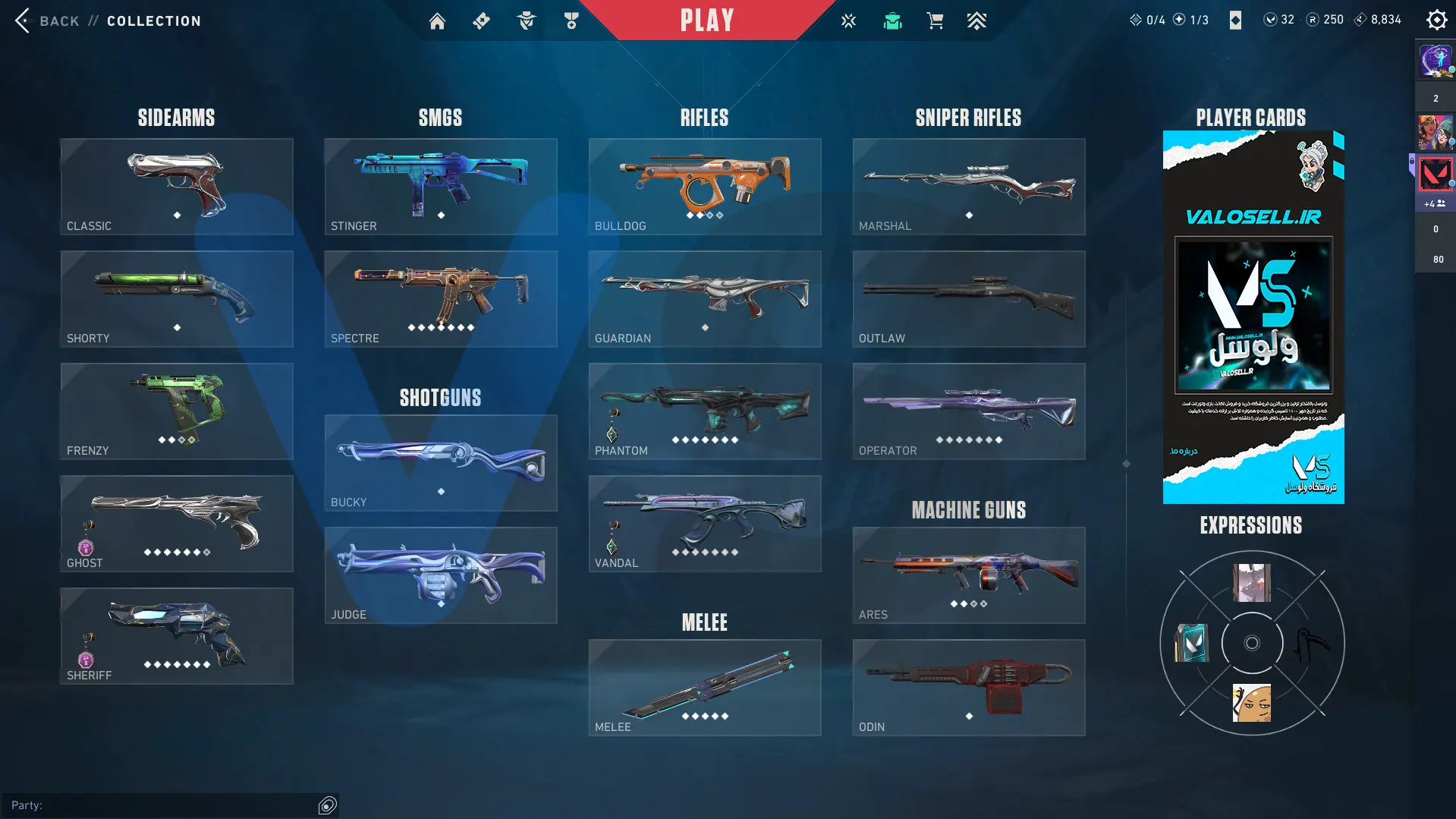Screen dimensions: 1456x819
Task: Open the Spectre SMG slot
Action: [441, 299]
